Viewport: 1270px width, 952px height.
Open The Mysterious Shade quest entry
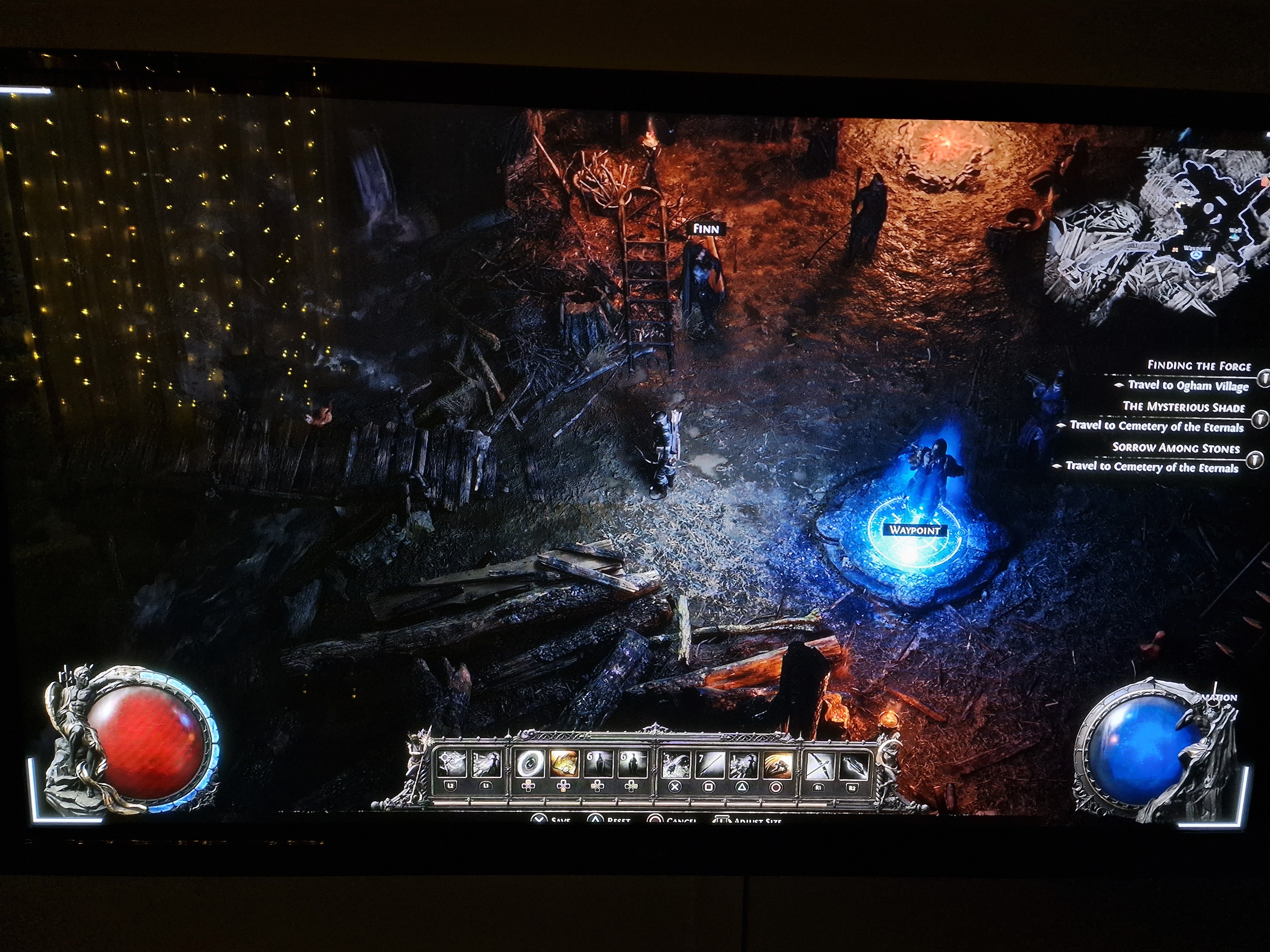click(x=1183, y=407)
